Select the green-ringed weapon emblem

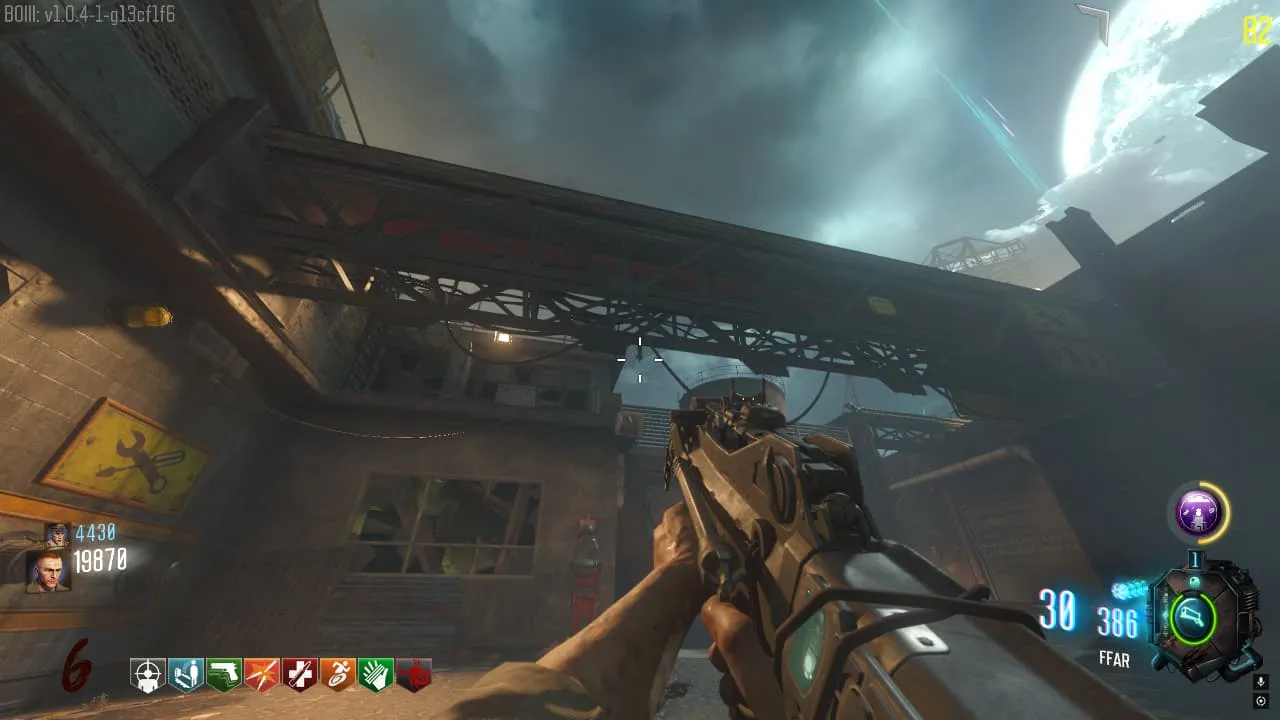[x=1193, y=617]
